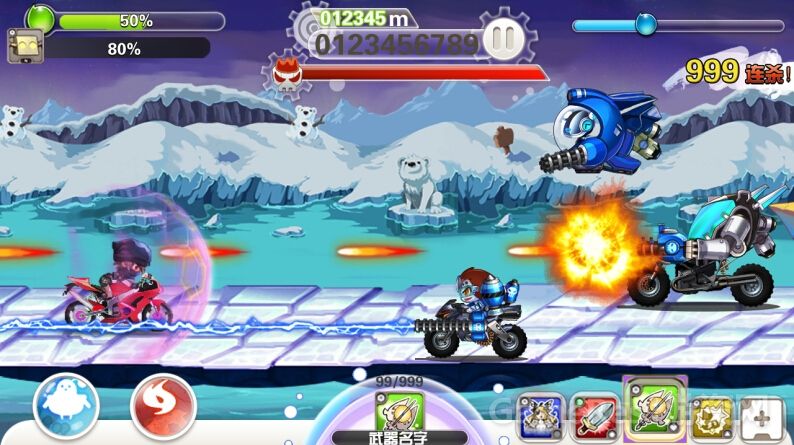Choose the red sword weapon slot
The image size is (794, 445).
click(596, 415)
